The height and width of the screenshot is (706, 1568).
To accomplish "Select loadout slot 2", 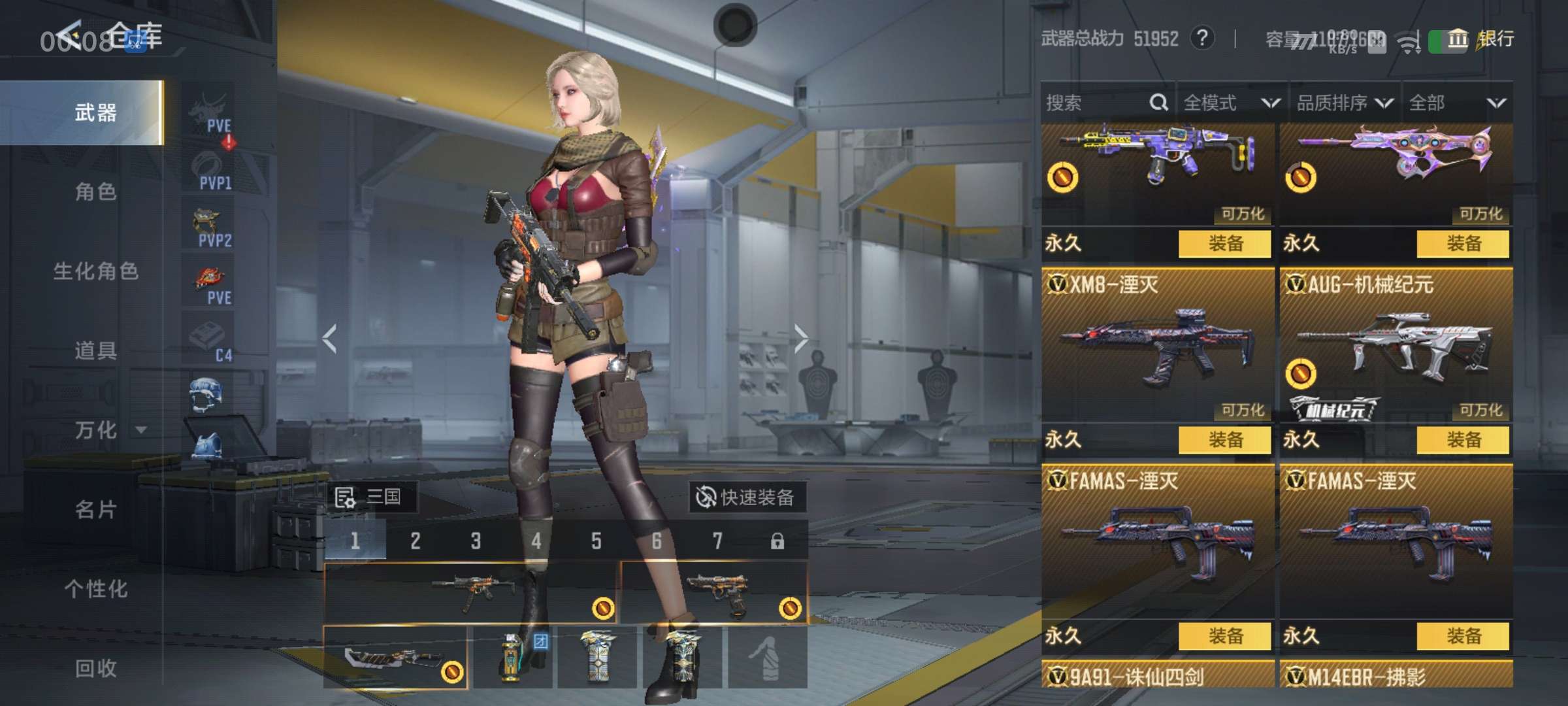I will (x=416, y=541).
